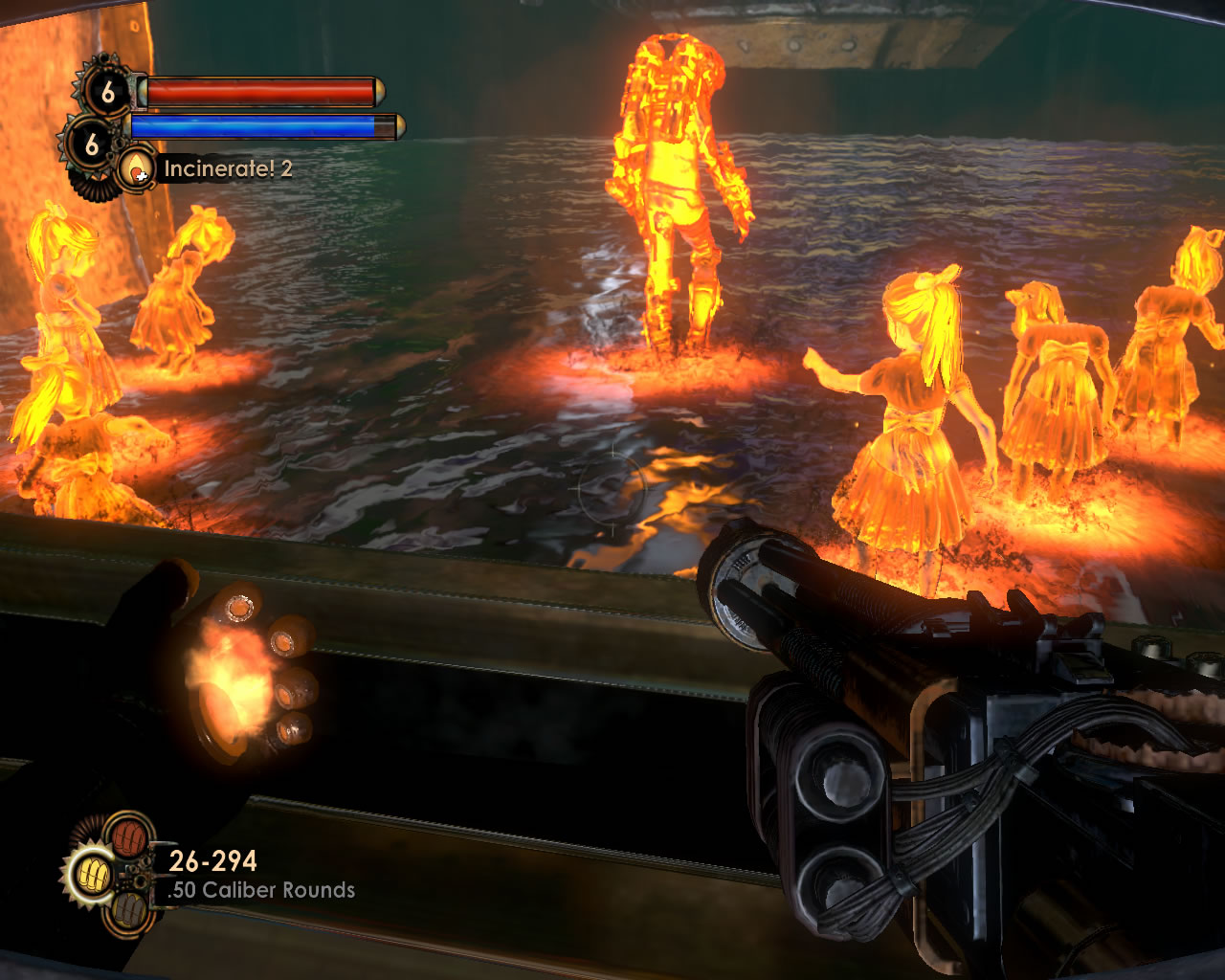Click the first aid kit counter beside the red bar

pos(106,93)
